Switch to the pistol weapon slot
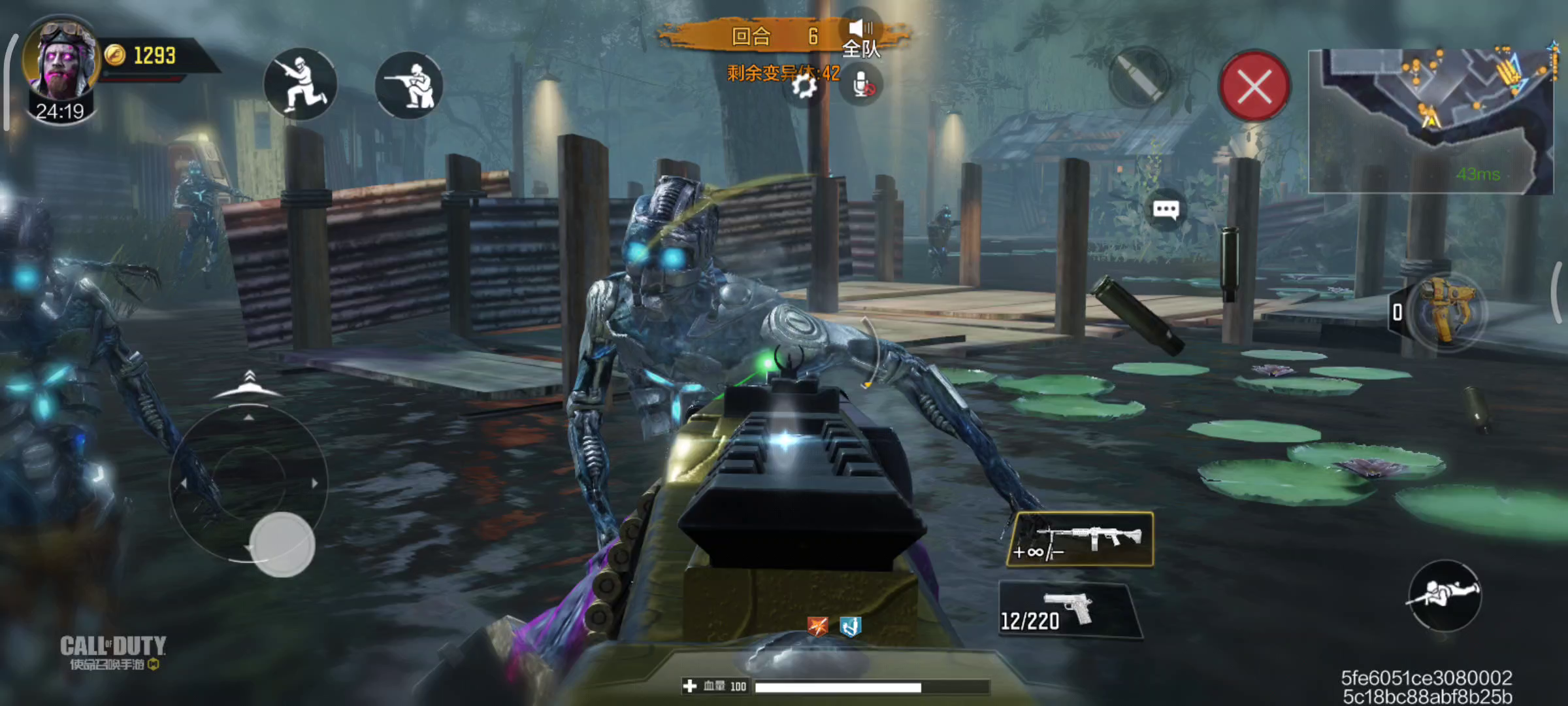Image resolution: width=1568 pixels, height=706 pixels. coord(1070,611)
